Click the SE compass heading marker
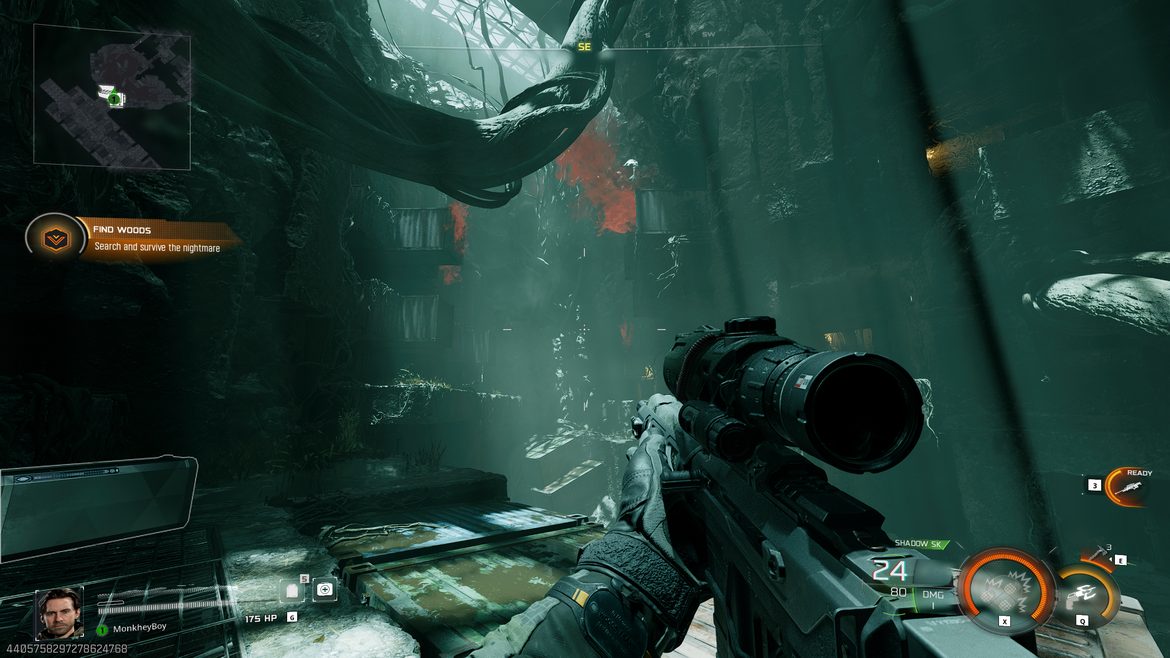Image resolution: width=1170 pixels, height=658 pixels. point(585,47)
